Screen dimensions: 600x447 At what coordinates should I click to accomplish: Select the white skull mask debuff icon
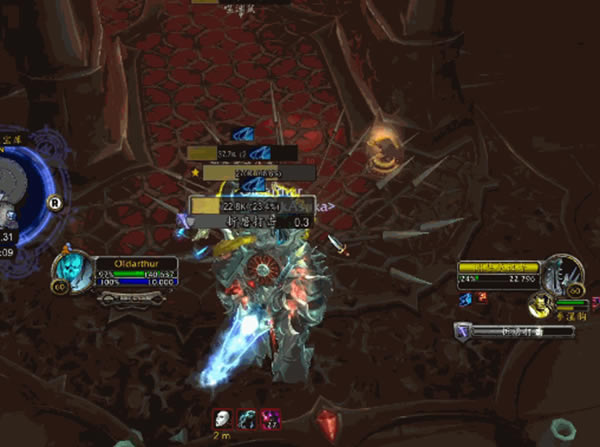(223, 418)
